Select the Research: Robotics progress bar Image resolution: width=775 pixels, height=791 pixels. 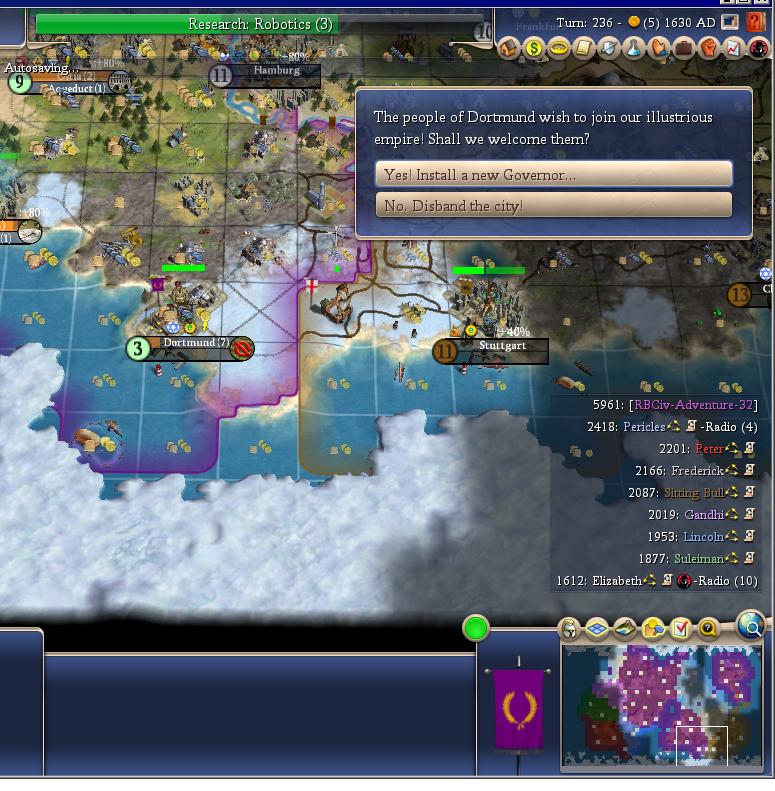click(260, 24)
